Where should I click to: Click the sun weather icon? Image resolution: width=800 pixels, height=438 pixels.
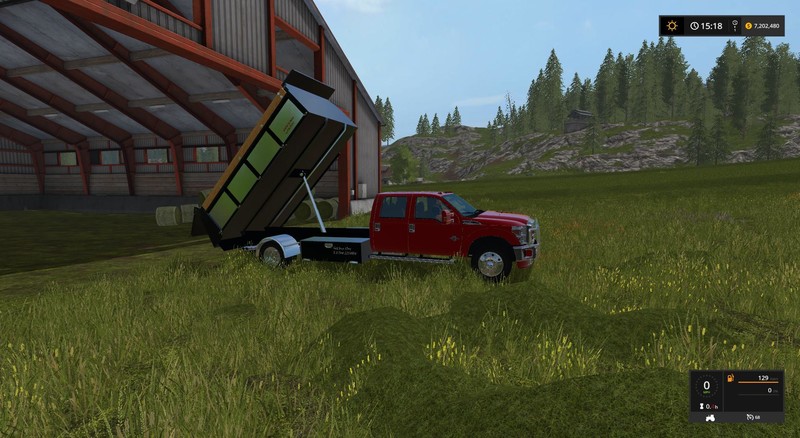[672, 25]
